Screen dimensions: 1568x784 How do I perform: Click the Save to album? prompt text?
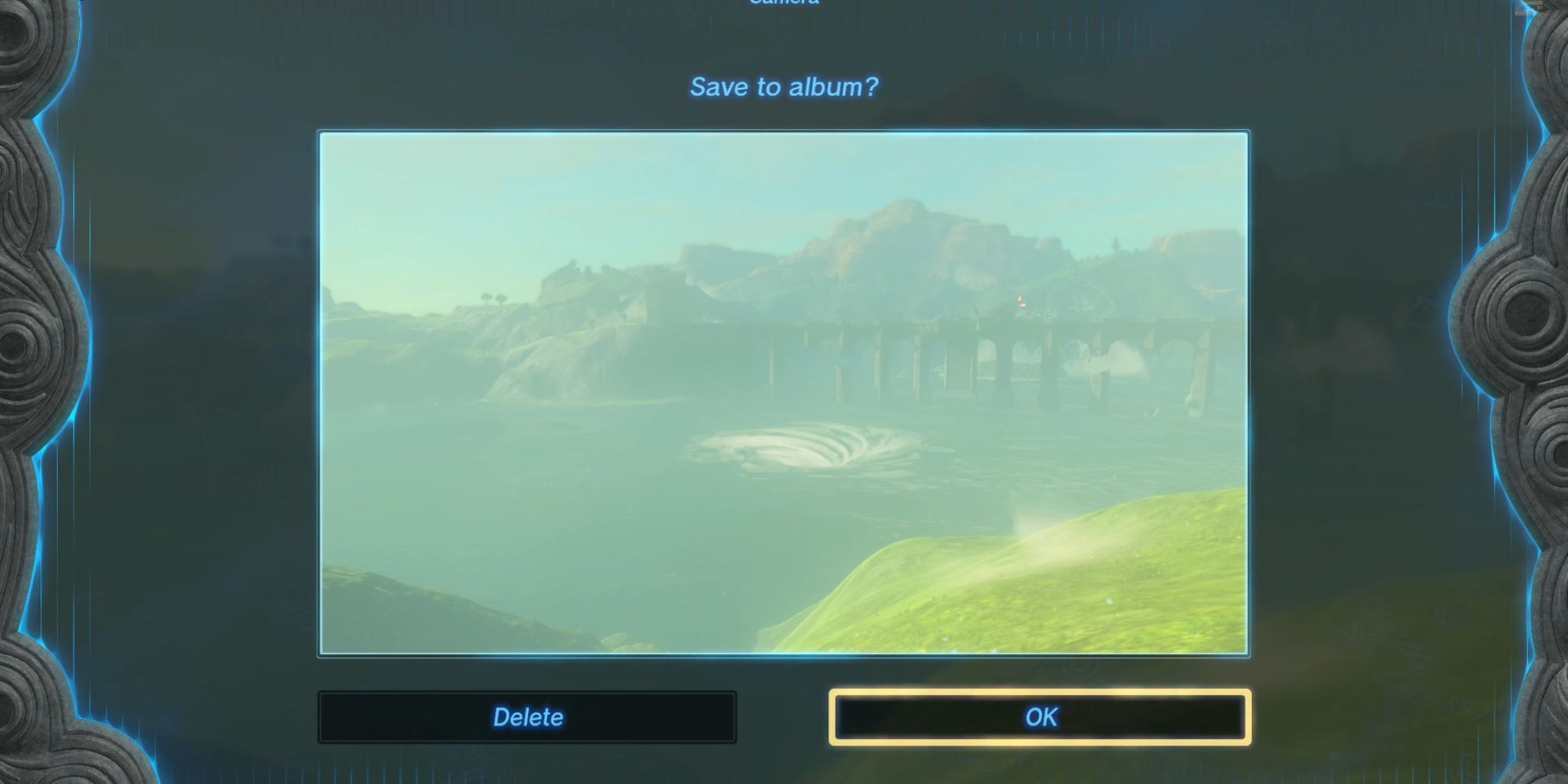coord(785,87)
